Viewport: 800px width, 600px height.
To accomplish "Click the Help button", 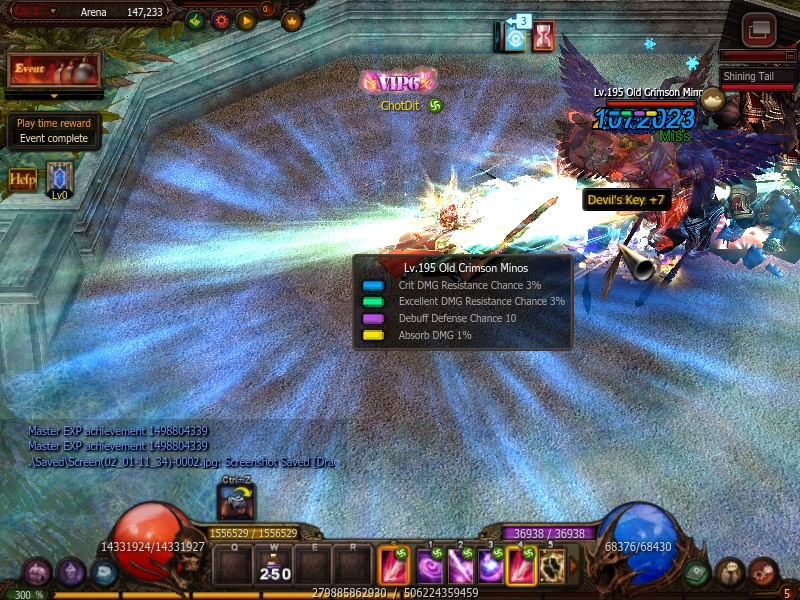I will (23, 180).
